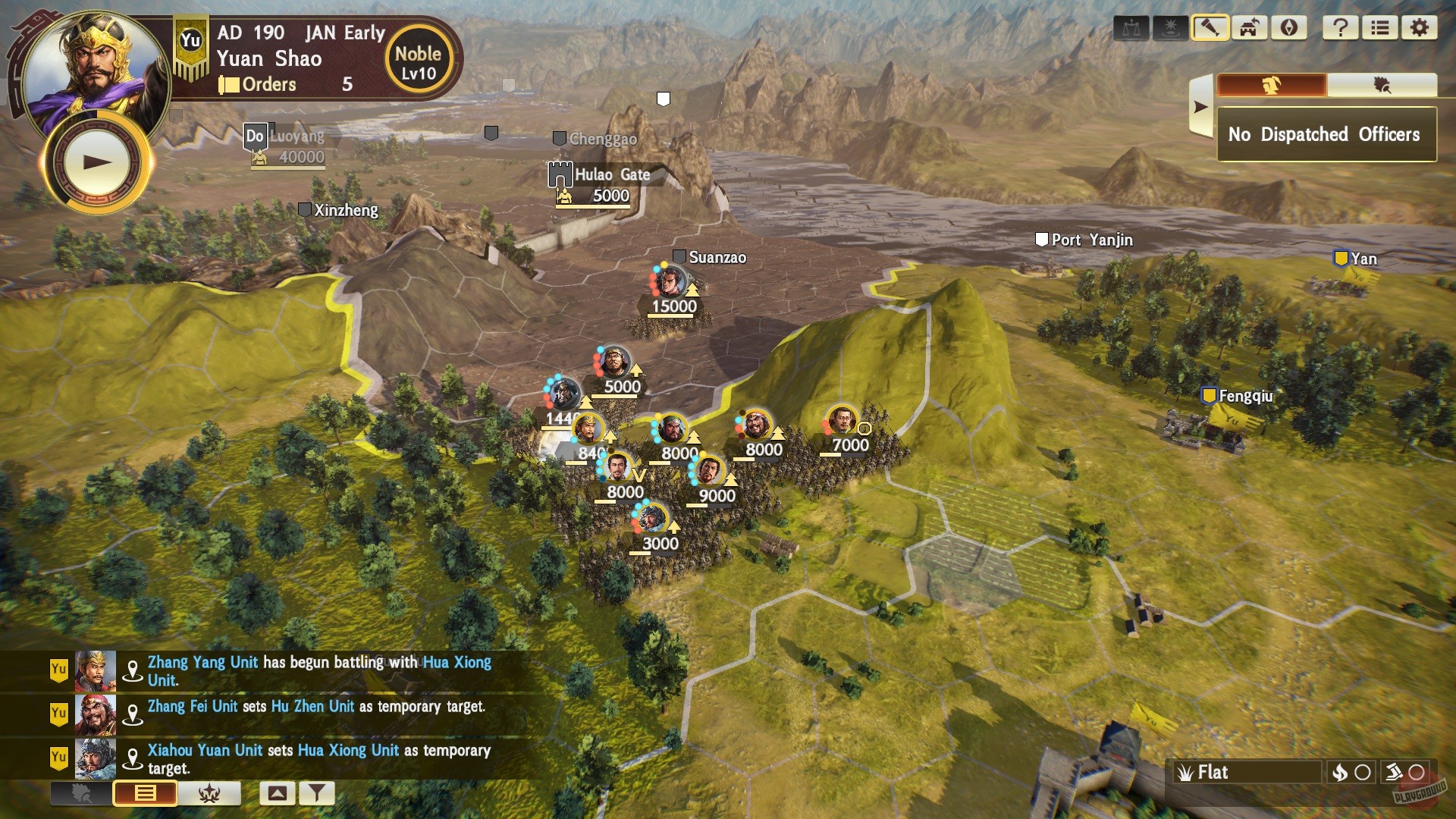Viewport: 1456px width, 819px height.
Task: Open the Luoyang 'Do' marker
Action: (x=254, y=137)
